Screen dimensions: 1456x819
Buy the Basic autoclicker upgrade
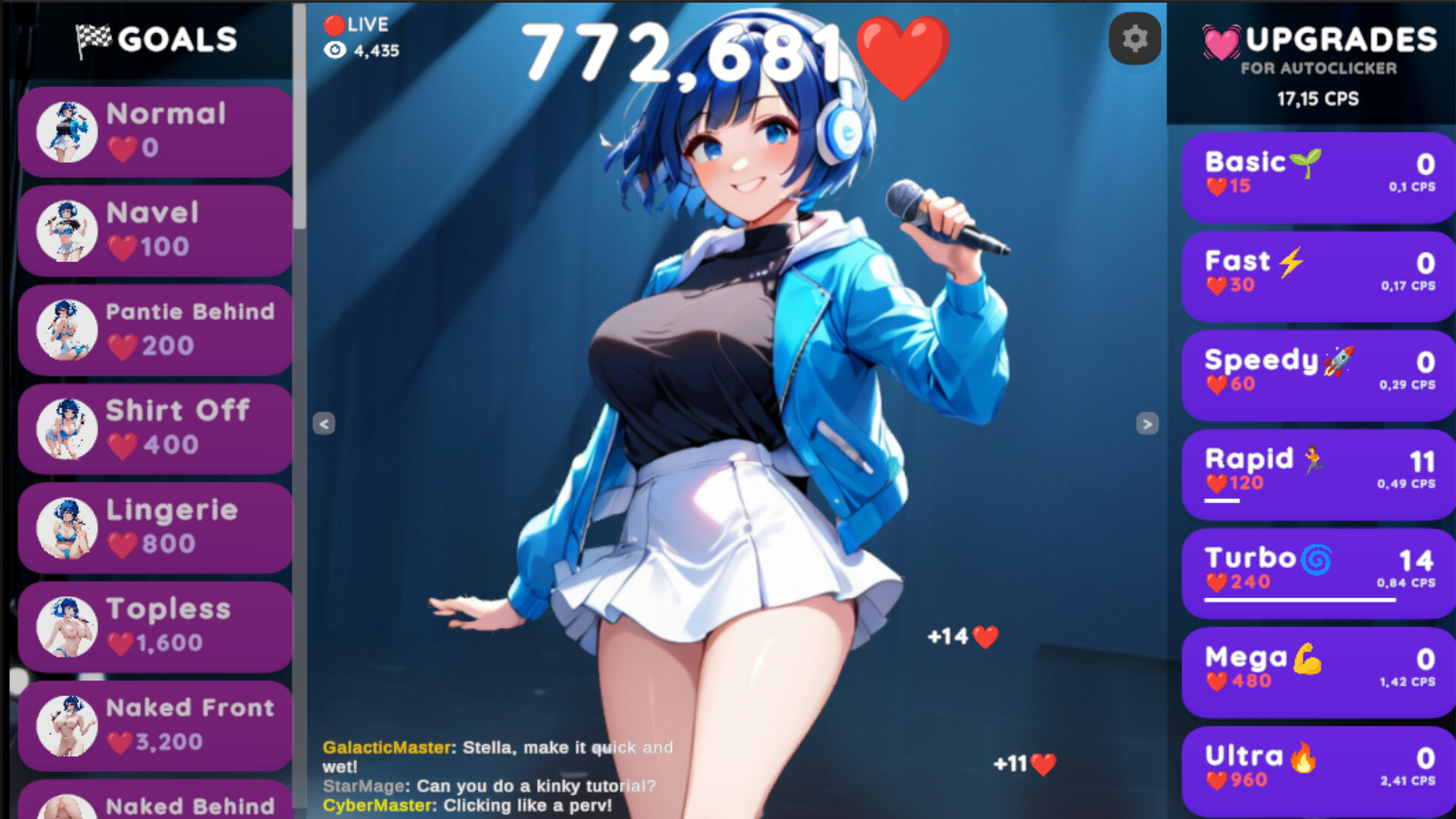coord(1317,176)
